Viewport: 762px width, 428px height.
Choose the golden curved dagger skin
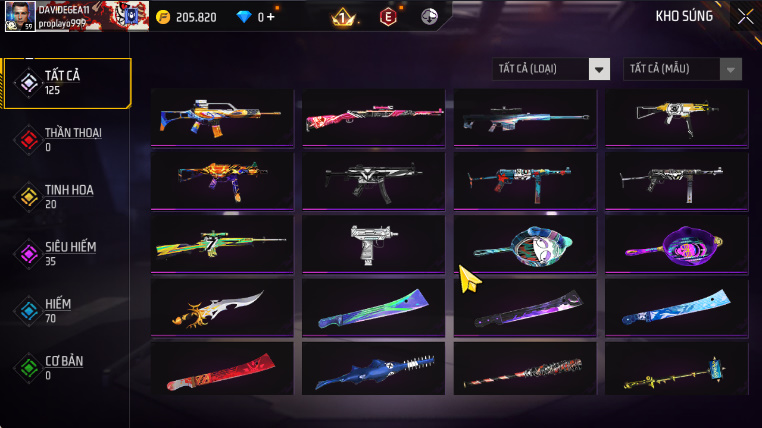click(222, 307)
